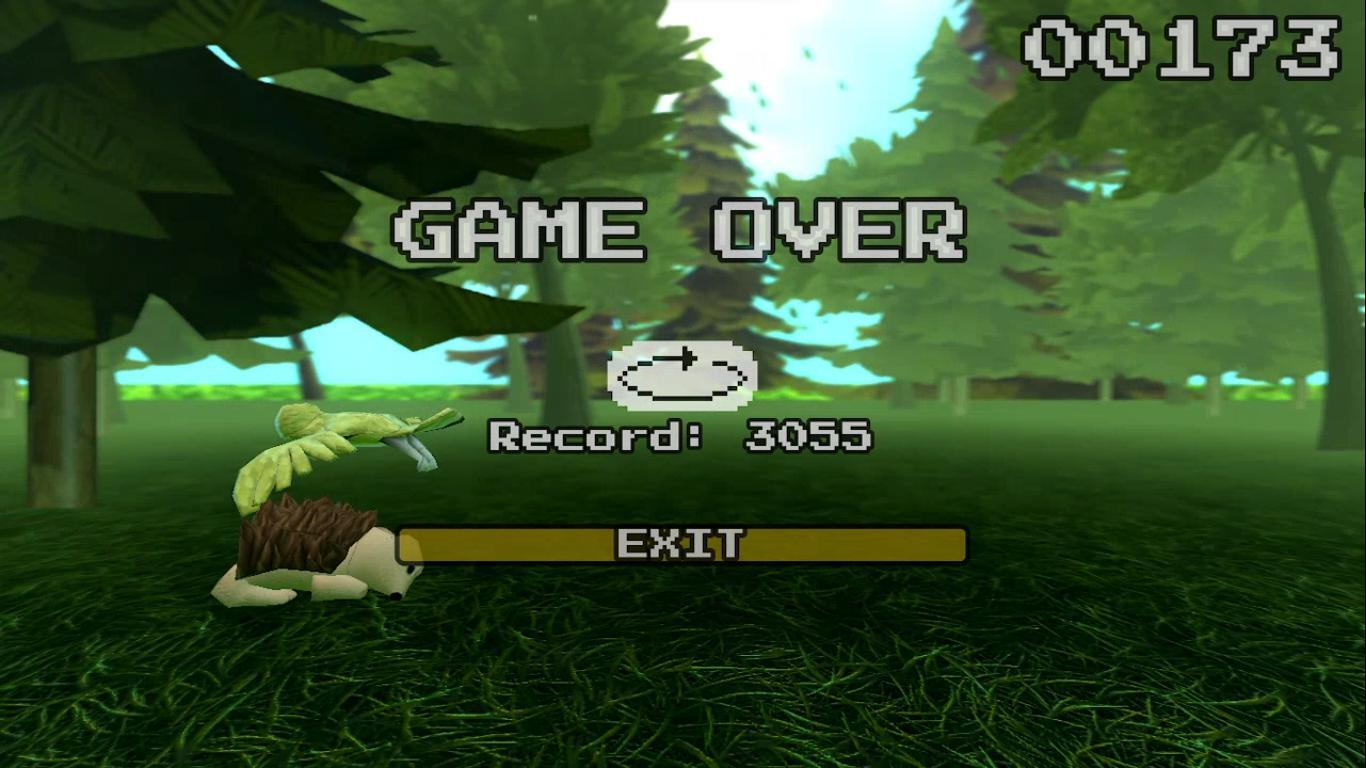Click the Record: 3055 high score text
Viewport: 1366px width, 768px height.
pyautogui.click(x=680, y=436)
